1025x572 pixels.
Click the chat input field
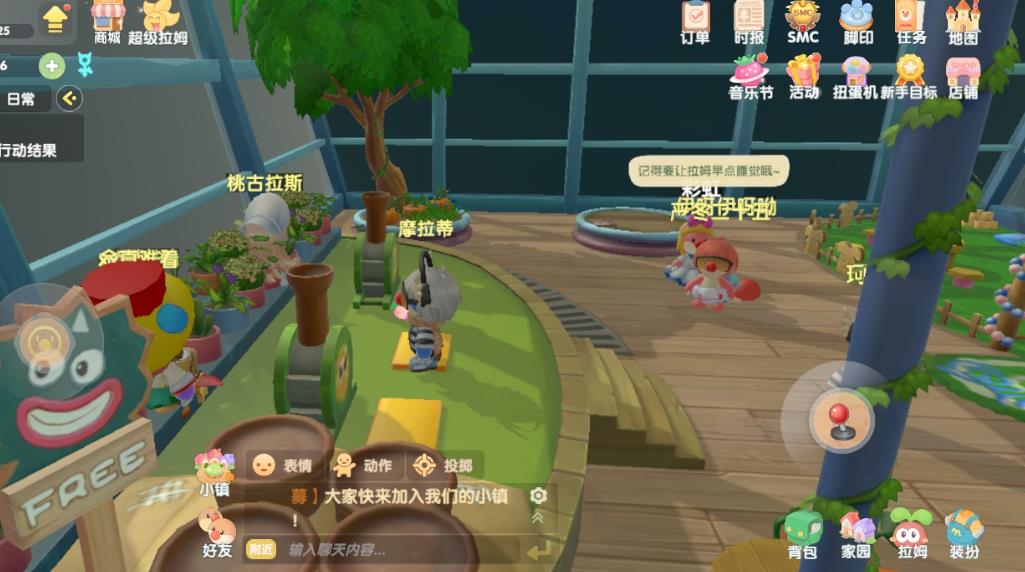pos(400,549)
